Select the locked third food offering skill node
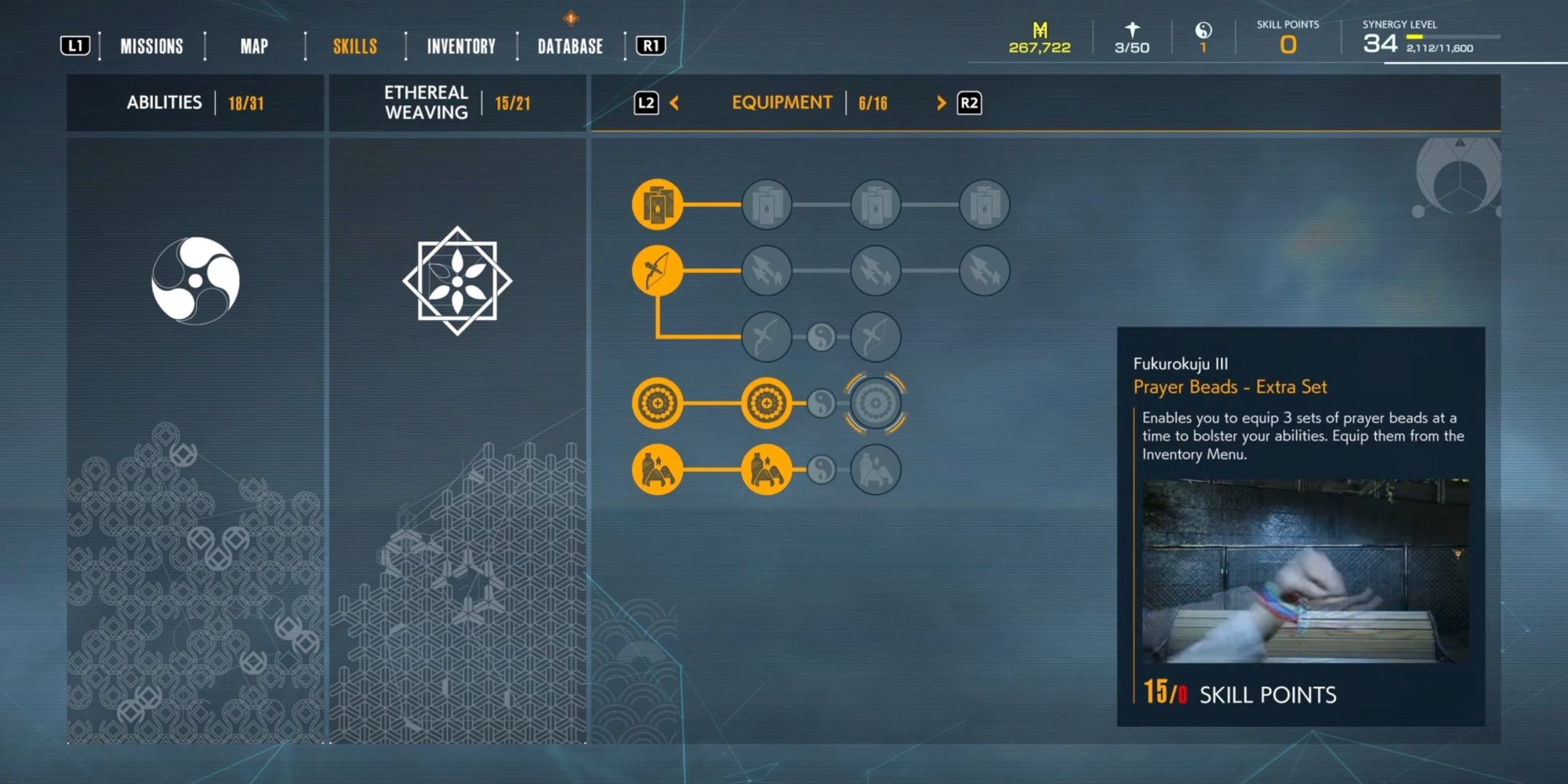 tap(875, 470)
